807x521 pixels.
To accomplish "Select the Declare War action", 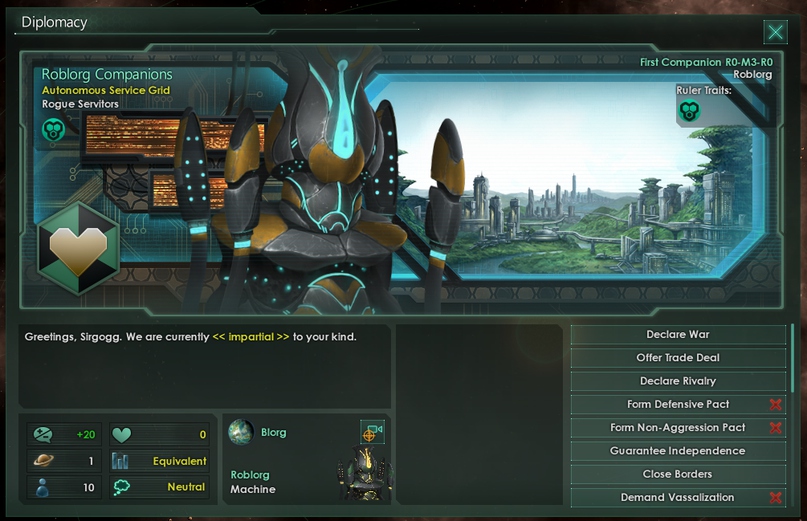I will tap(678, 334).
